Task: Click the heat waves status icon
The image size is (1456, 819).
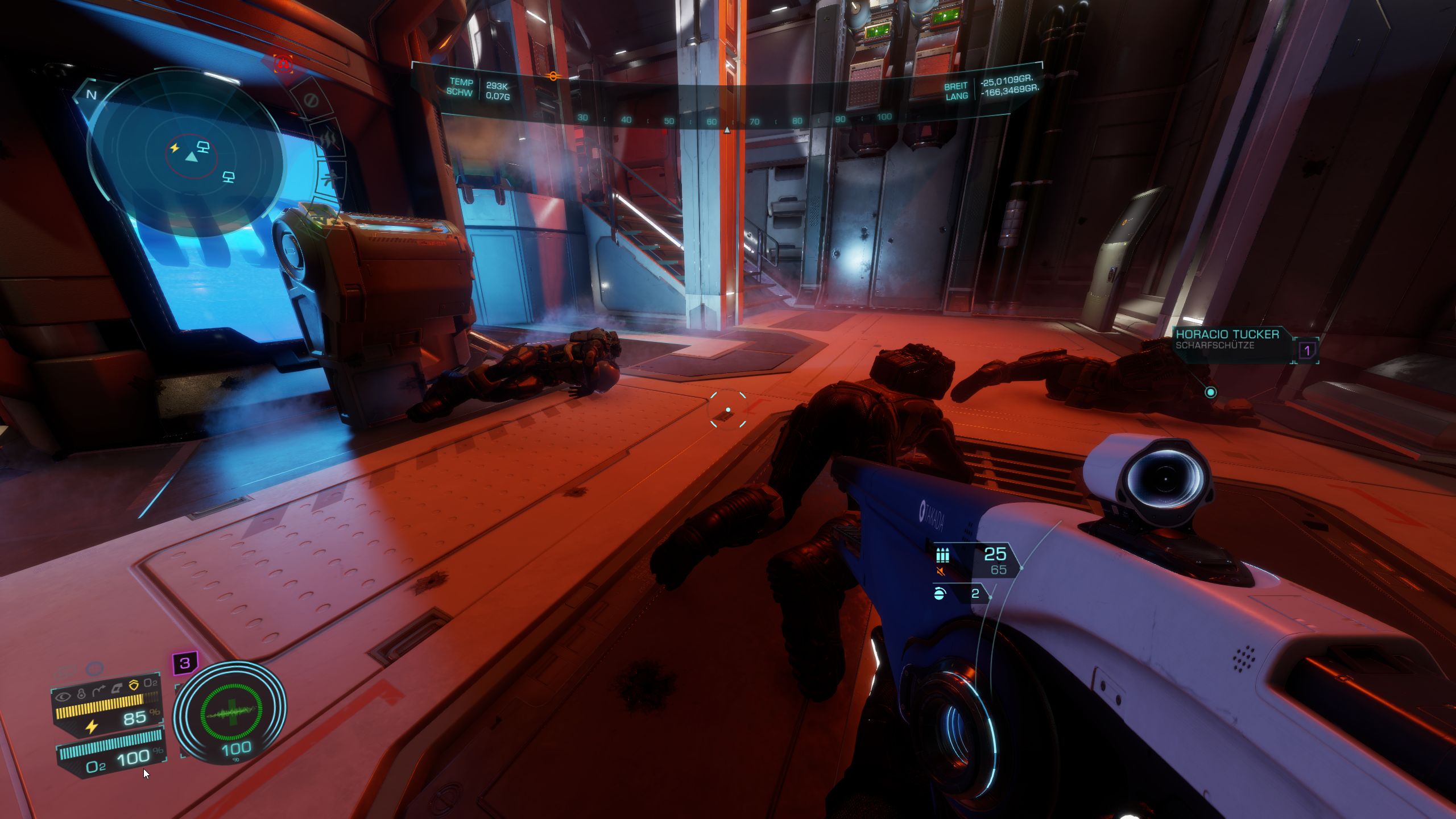Action: (x=329, y=140)
